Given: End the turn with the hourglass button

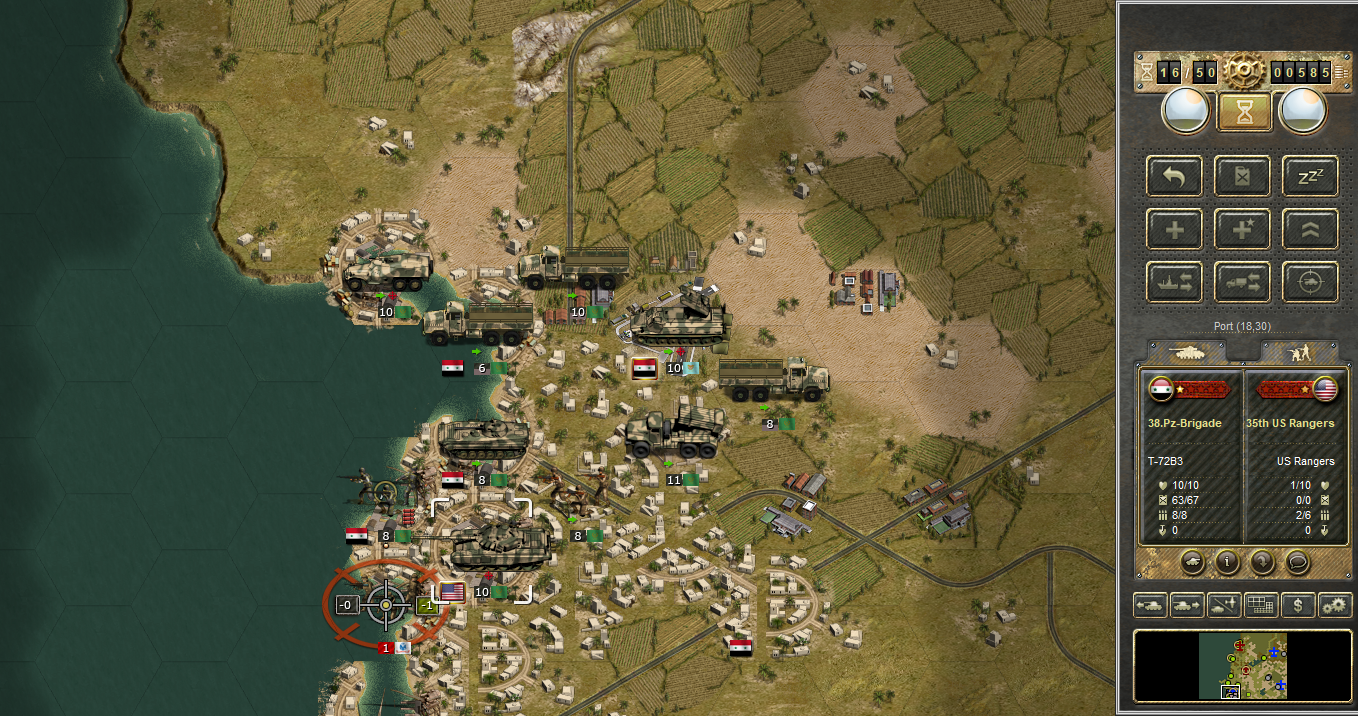Looking at the screenshot, I should coord(1244,111).
